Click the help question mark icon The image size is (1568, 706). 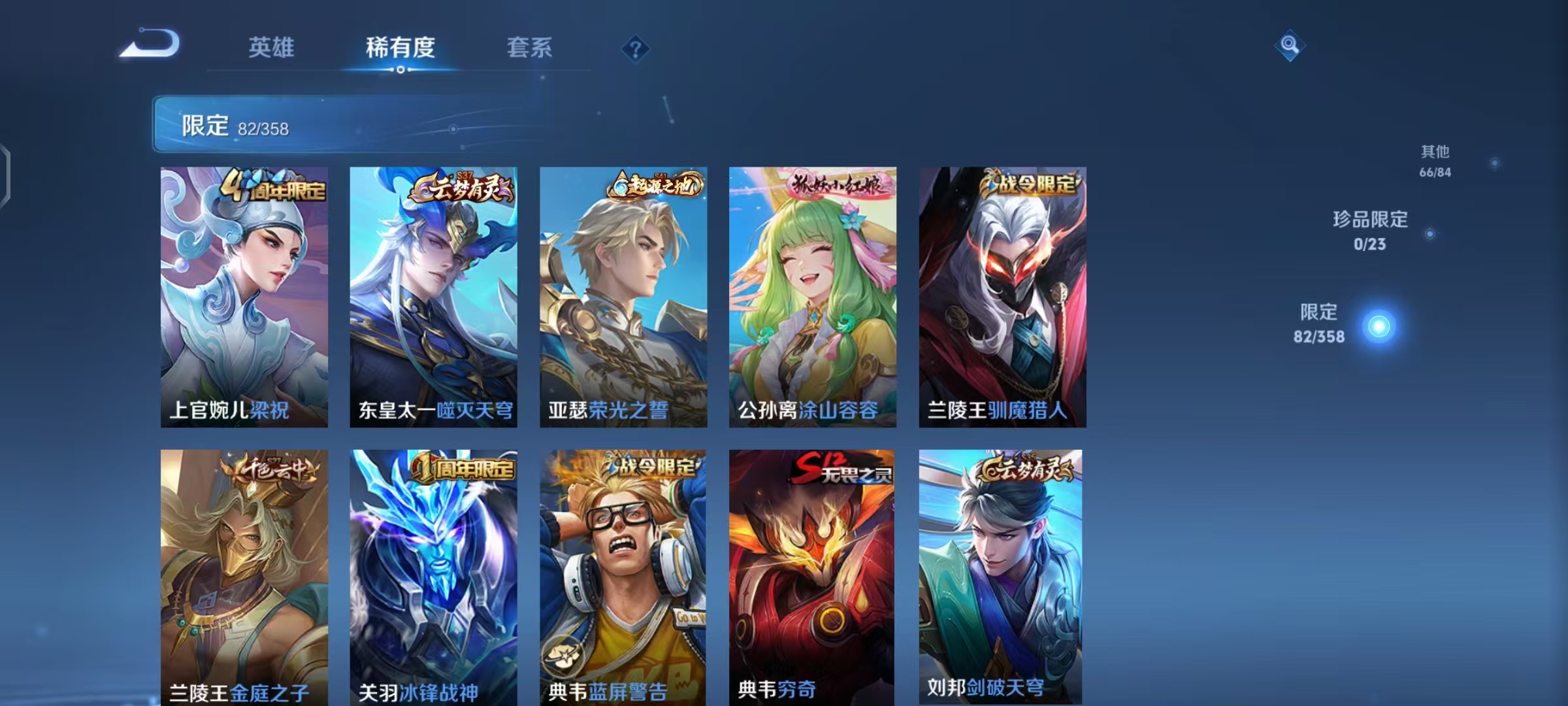pos(636,48)
